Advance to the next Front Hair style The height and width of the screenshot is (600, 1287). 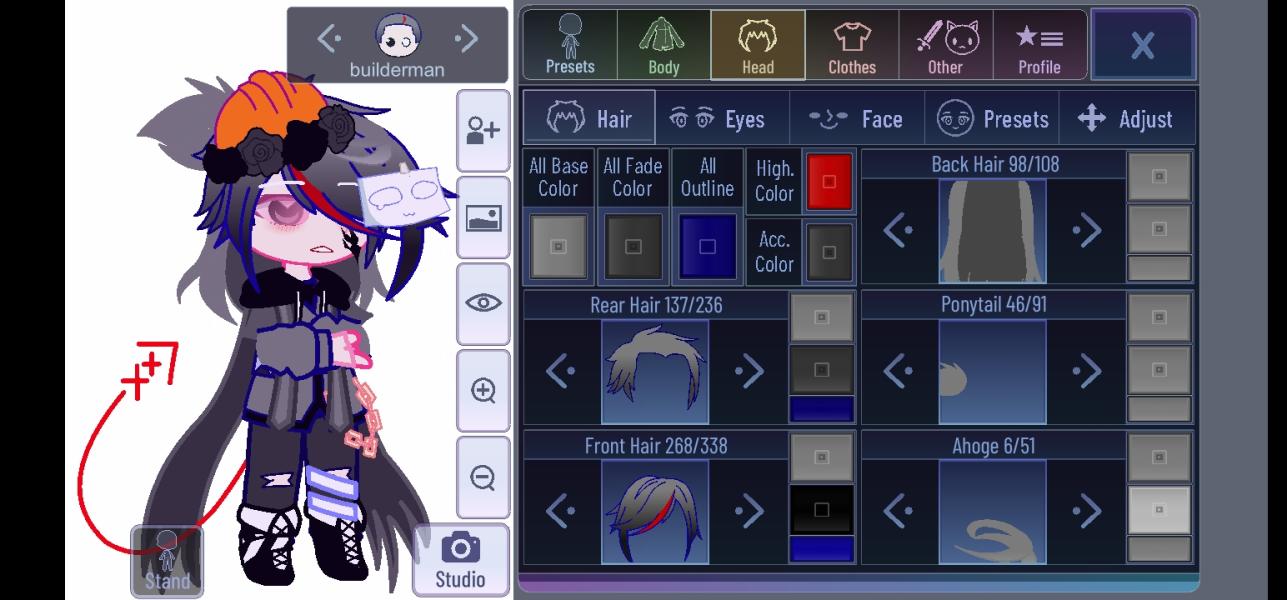click(x=748, y=511)
